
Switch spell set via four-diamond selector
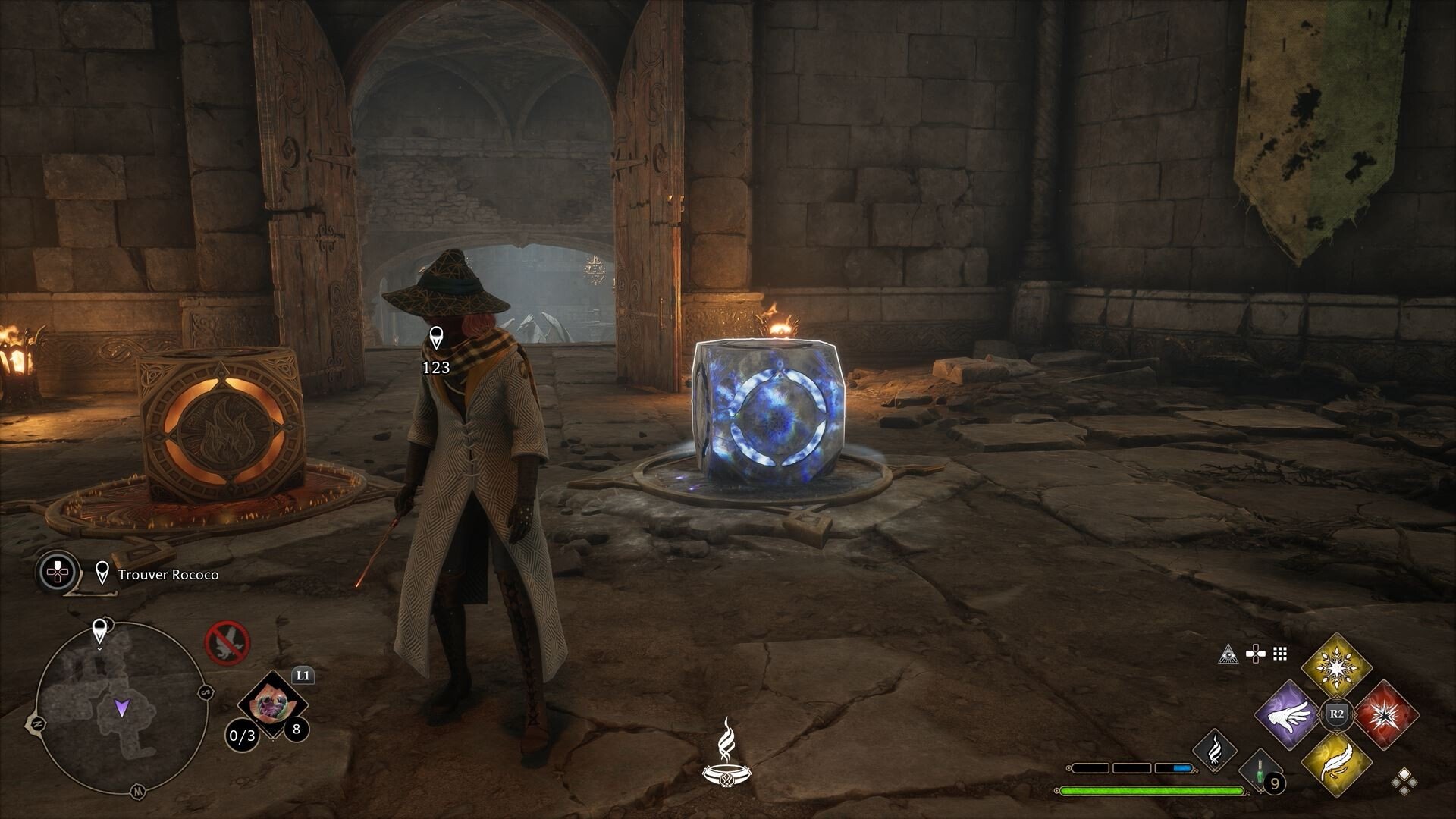pos(1404,781)
